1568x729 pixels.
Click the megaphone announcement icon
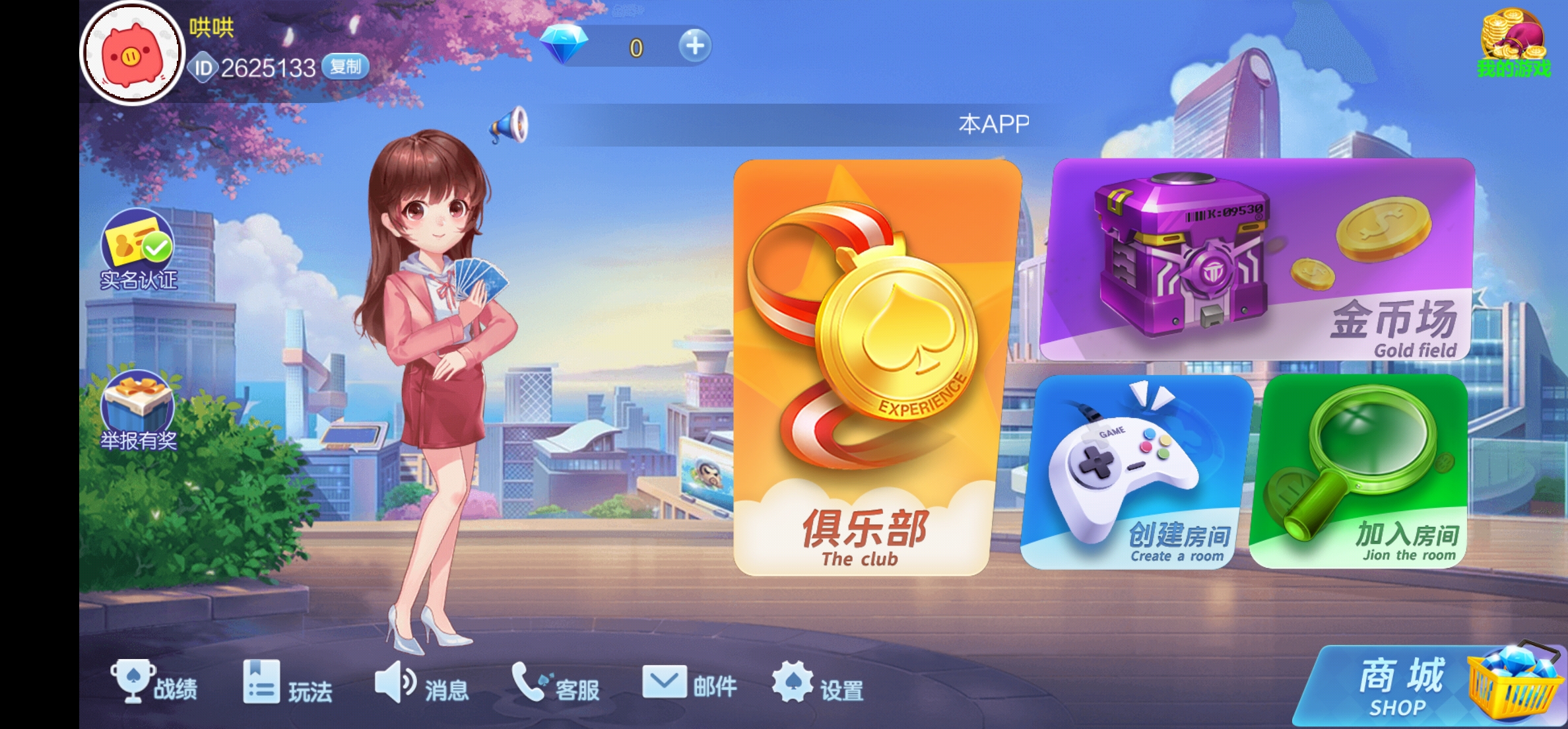508,127
